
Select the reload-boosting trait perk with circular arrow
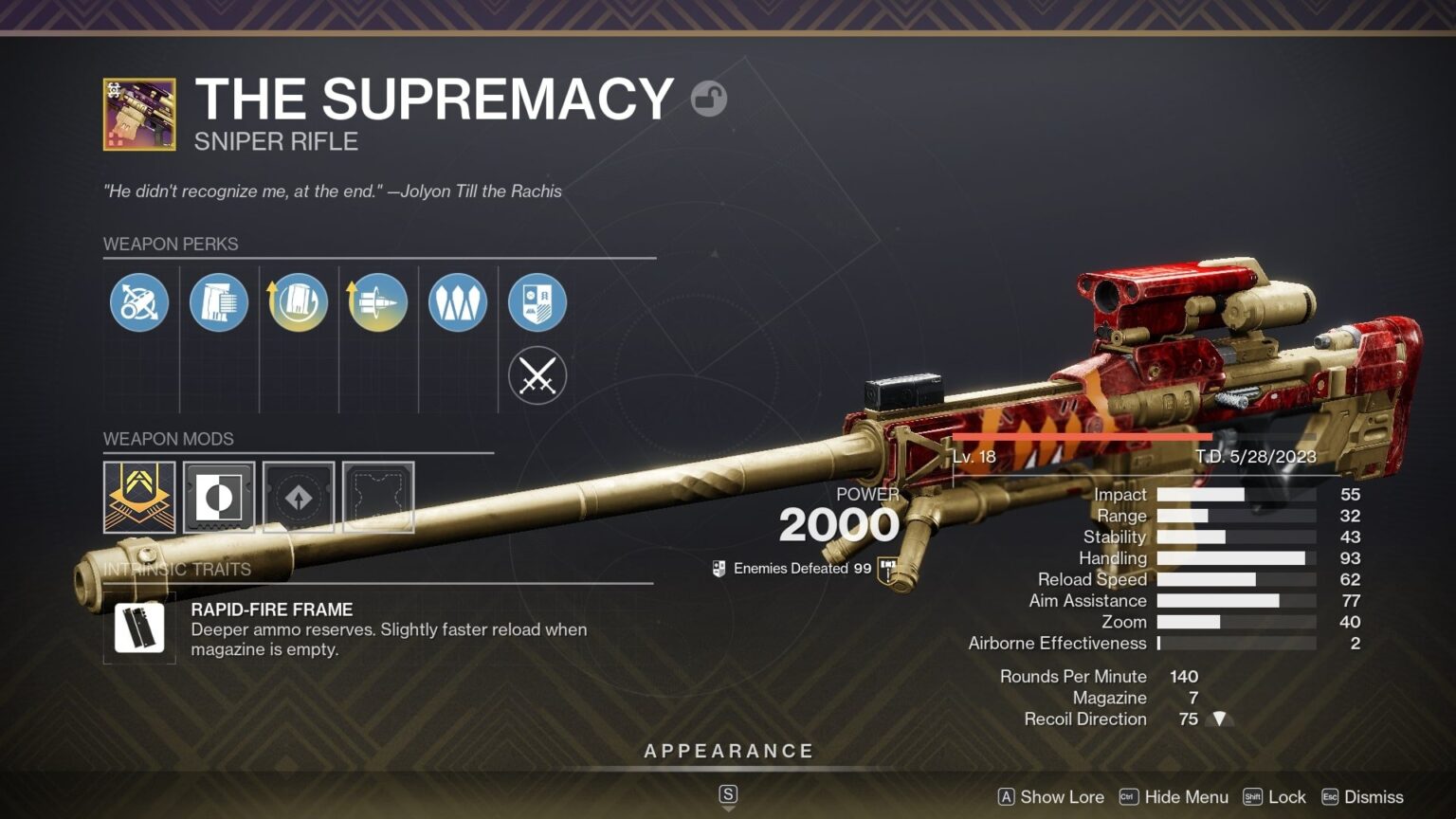click(x=298, y=301)
